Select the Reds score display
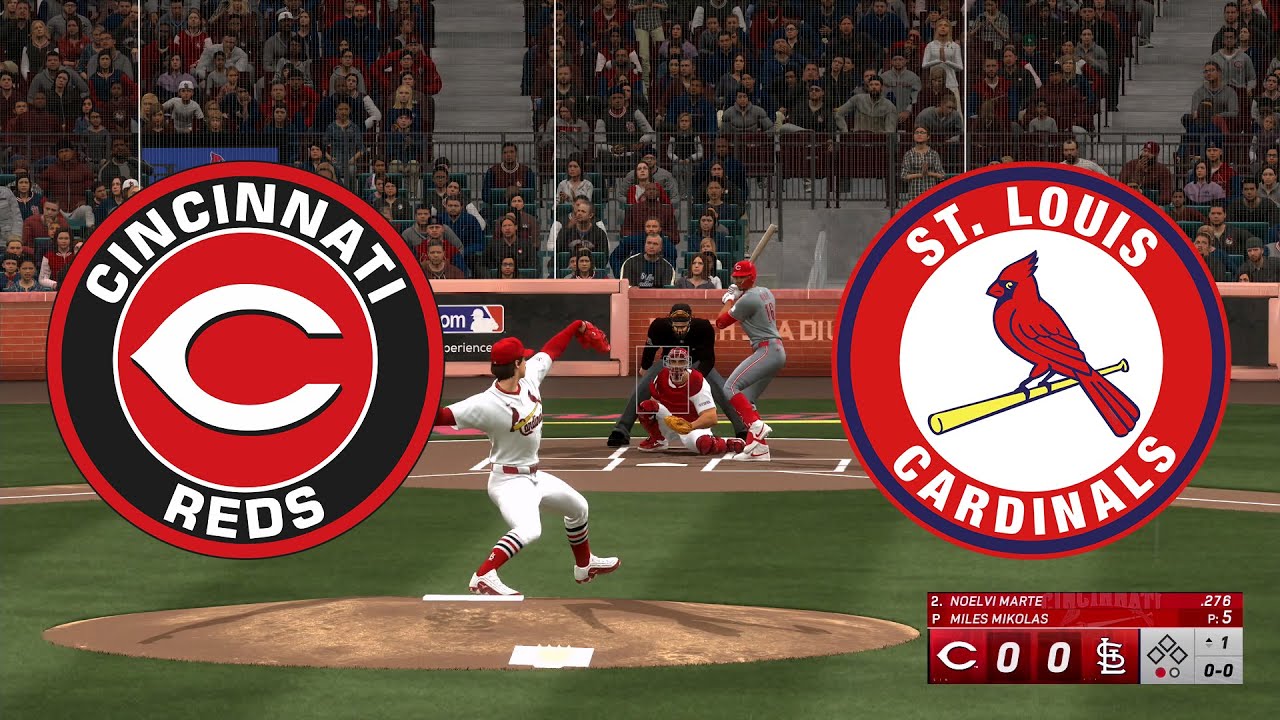 point(1010,656)
